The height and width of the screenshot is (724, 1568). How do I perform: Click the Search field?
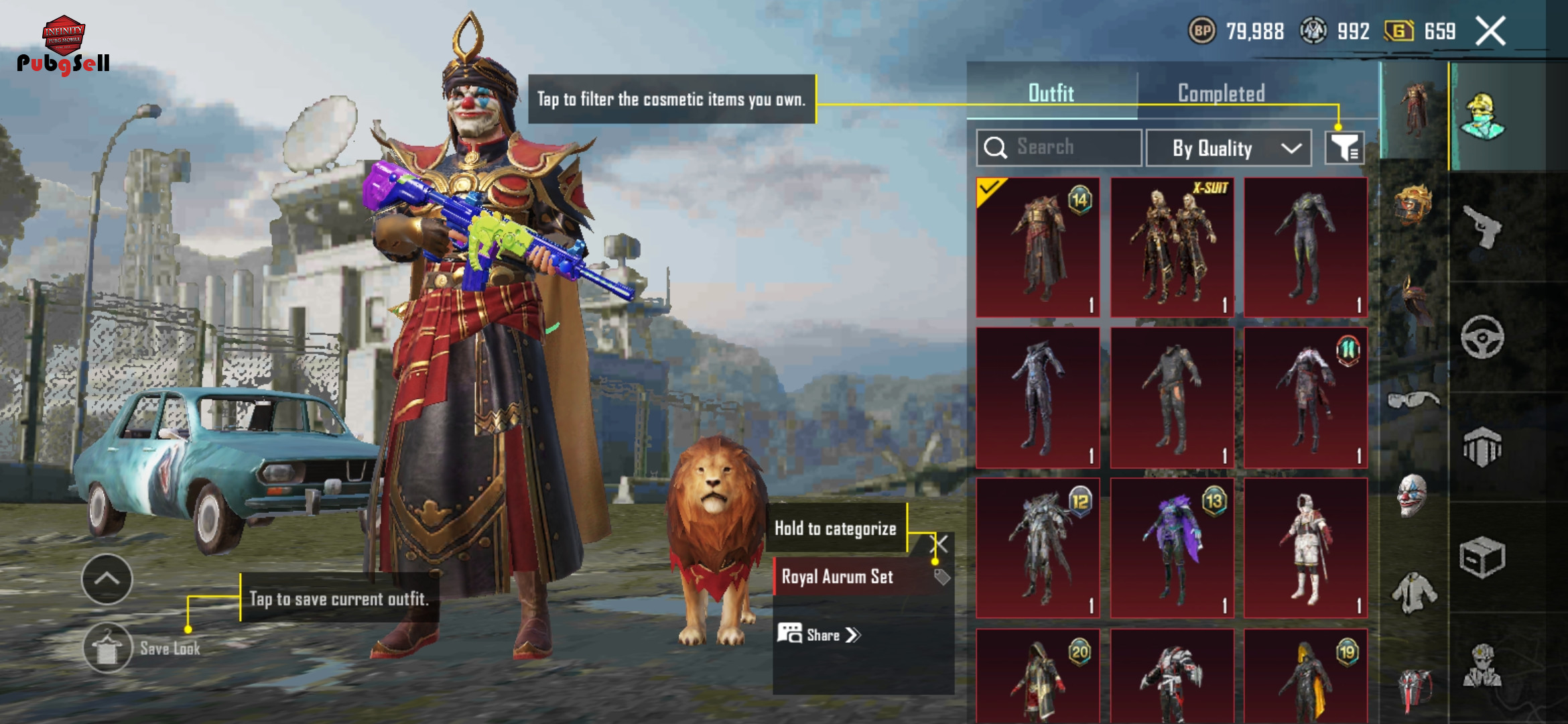(x=1059, y=147)
